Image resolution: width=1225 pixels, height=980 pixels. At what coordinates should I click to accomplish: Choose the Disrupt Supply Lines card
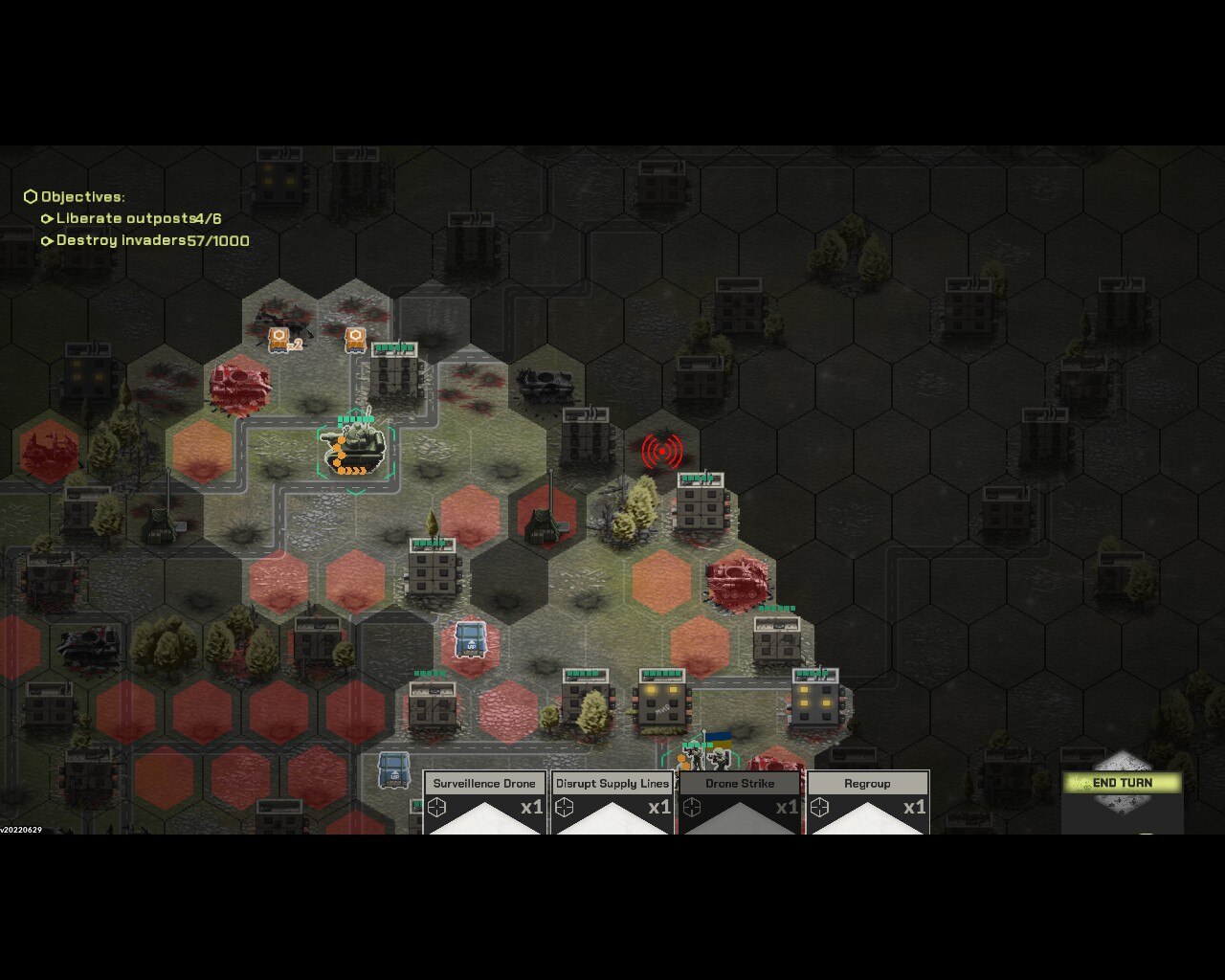[612, 802]
